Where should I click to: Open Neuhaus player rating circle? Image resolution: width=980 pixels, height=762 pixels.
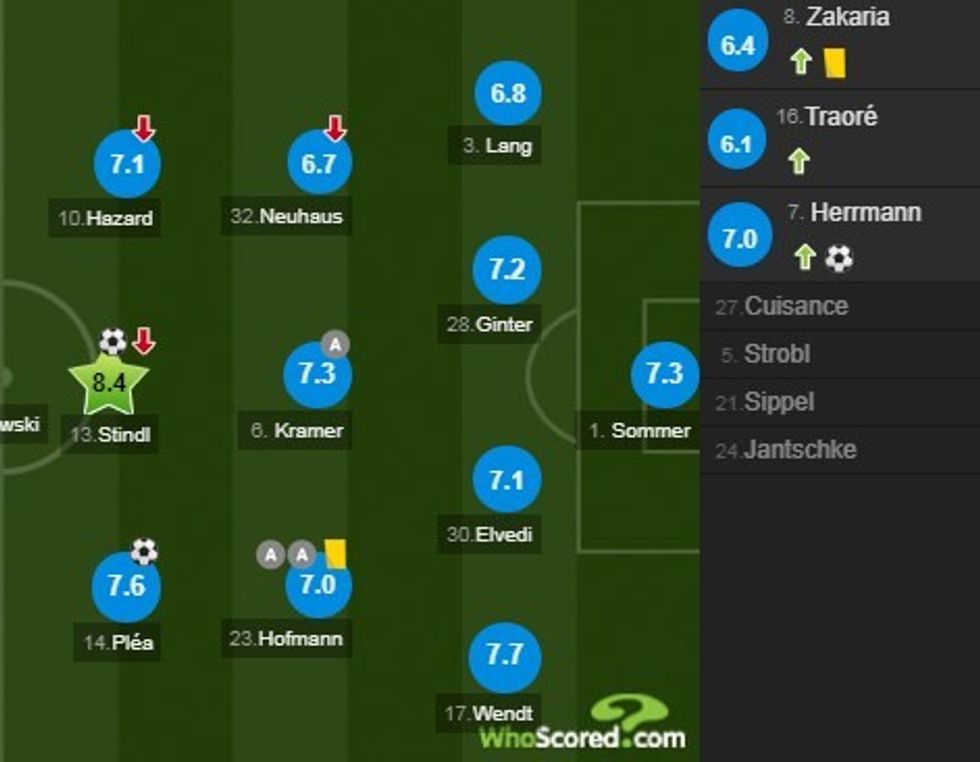point(318,164)
